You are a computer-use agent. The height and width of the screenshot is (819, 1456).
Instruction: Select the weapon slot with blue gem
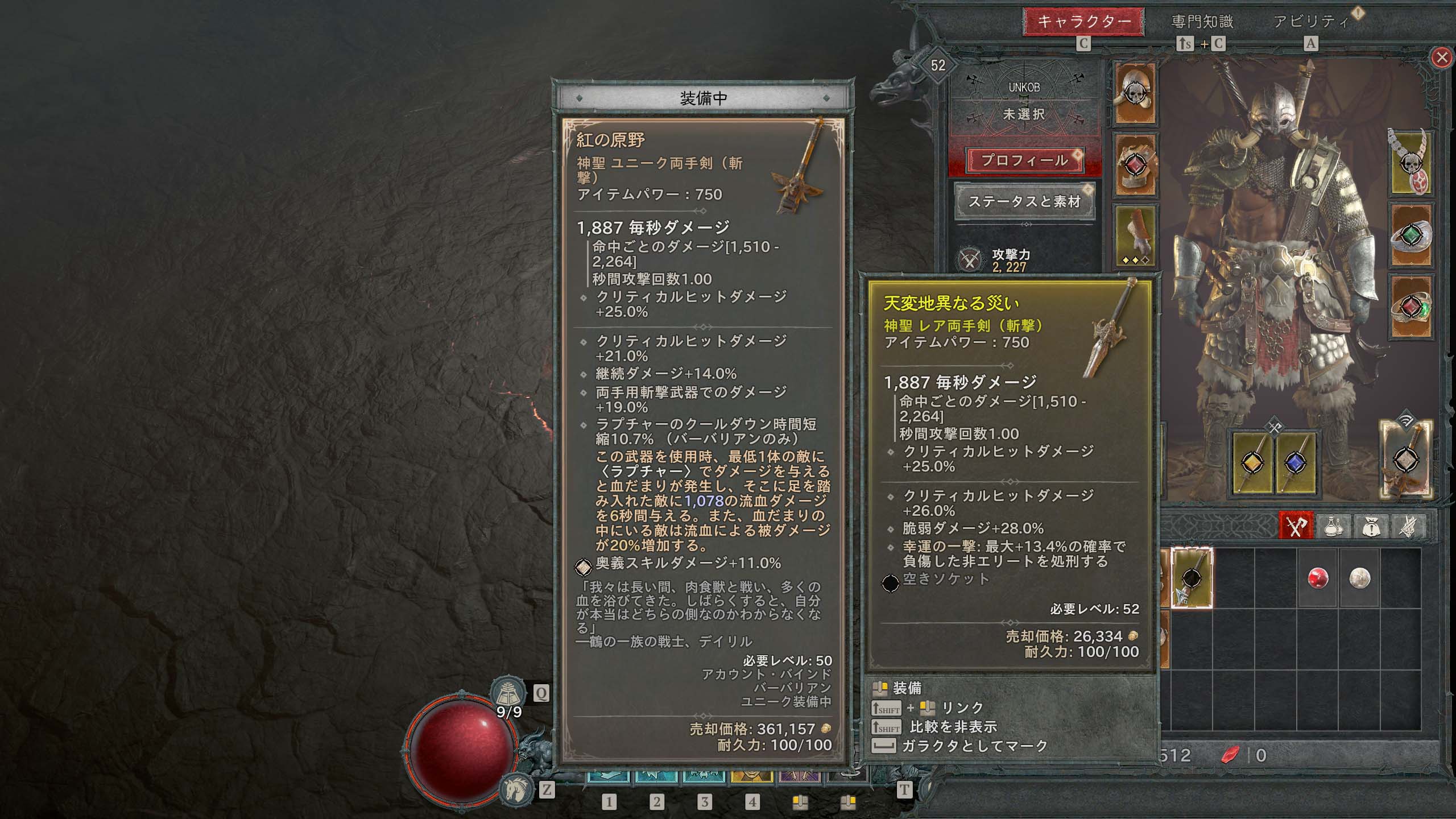pyautogui.click(x=1295, y=463)
